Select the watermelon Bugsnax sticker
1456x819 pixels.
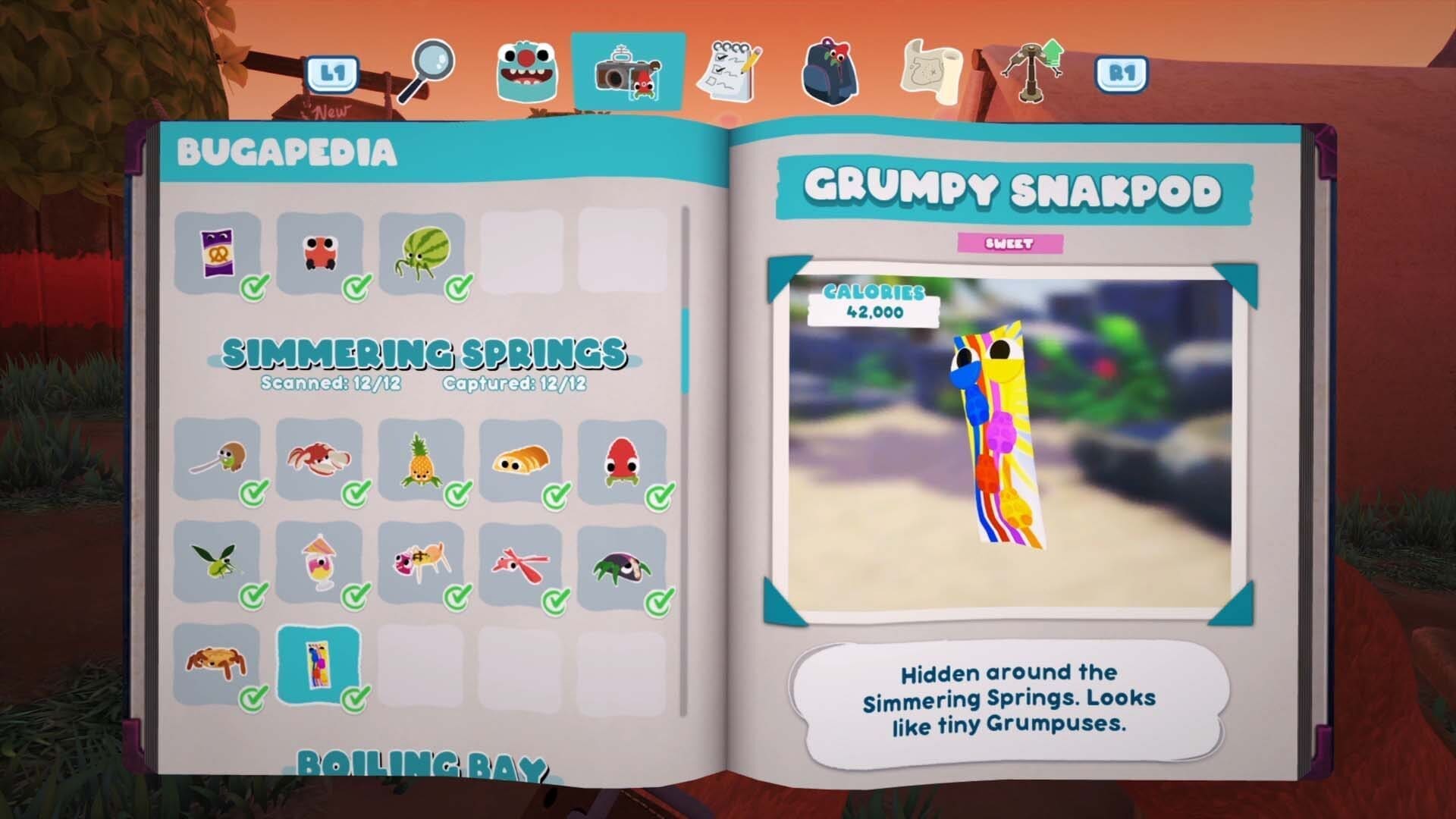[x=425, y=249]
